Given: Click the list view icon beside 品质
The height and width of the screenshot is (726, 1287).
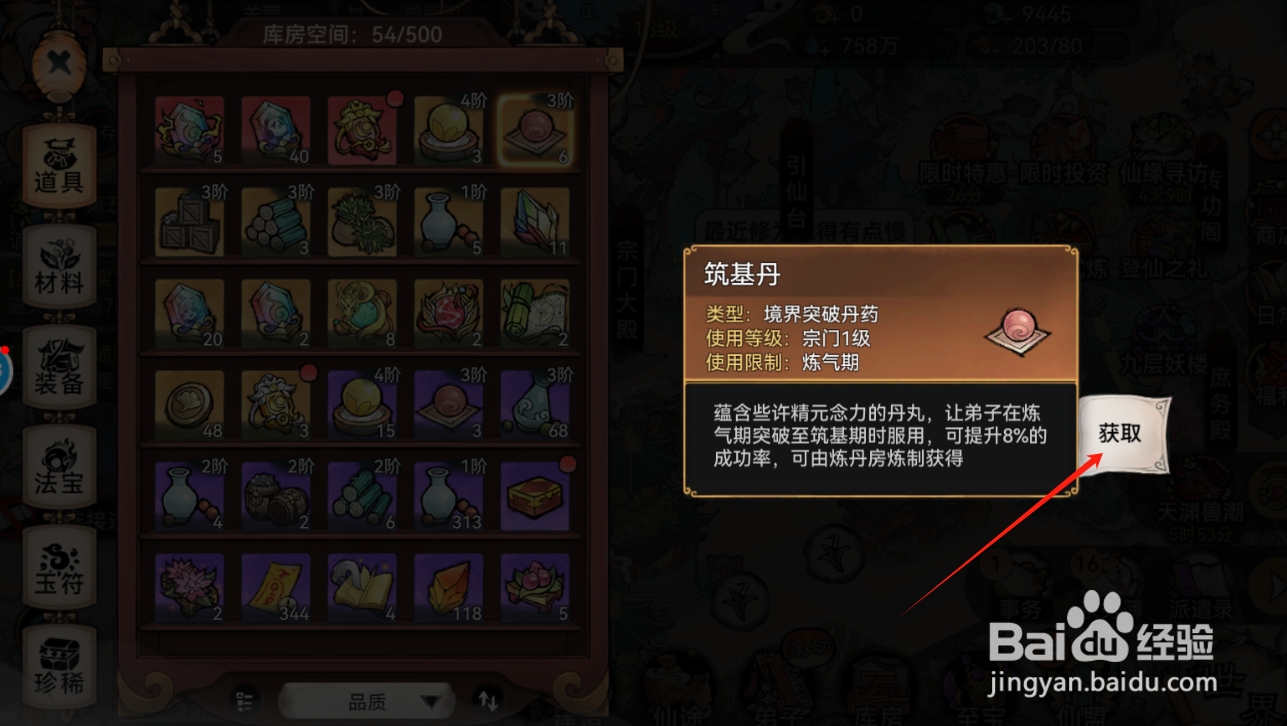Looking at the screenshot, I should pos(243,699).
